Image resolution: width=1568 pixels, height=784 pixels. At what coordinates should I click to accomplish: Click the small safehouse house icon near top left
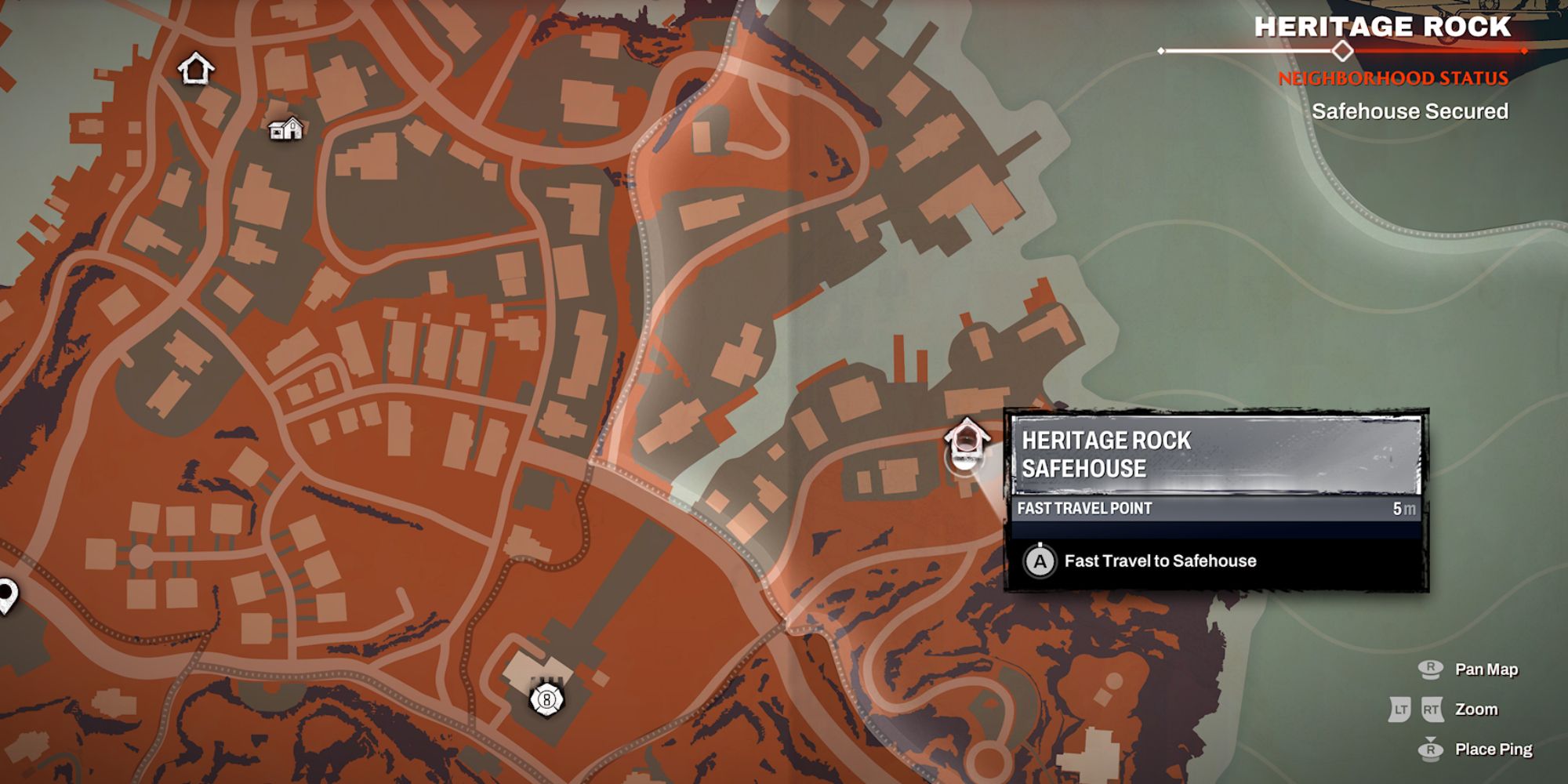285,130
